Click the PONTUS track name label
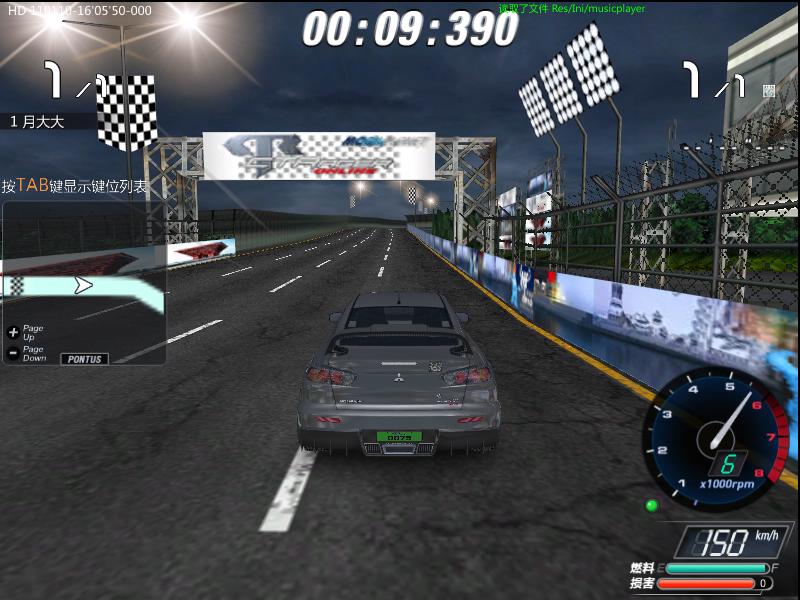The width and height of the screenshot is (800, 600). coord(85,358)
